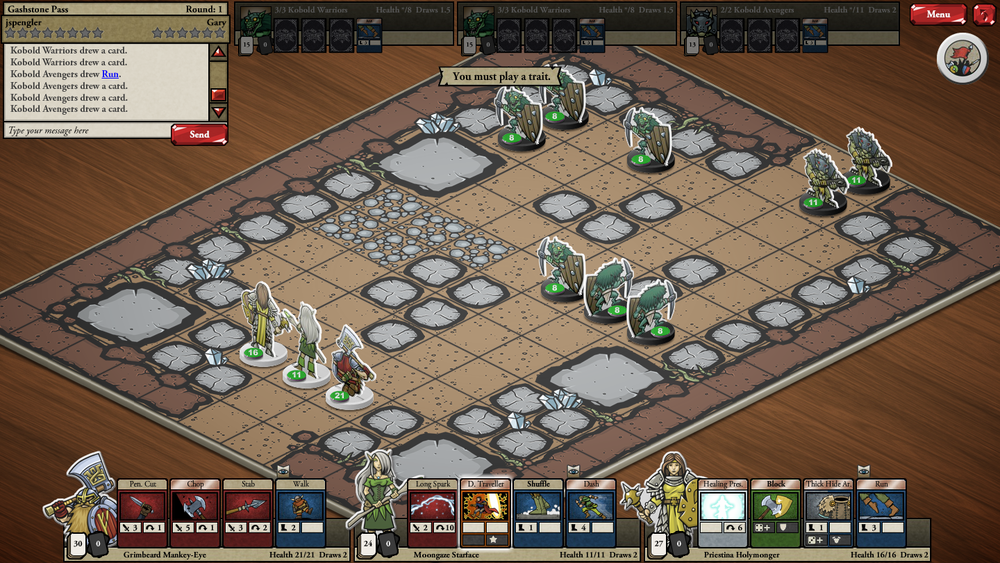Viewport: 1000px width, 563px height.
Task: Click the chat log scroll-down arrow
Action: 218,112
